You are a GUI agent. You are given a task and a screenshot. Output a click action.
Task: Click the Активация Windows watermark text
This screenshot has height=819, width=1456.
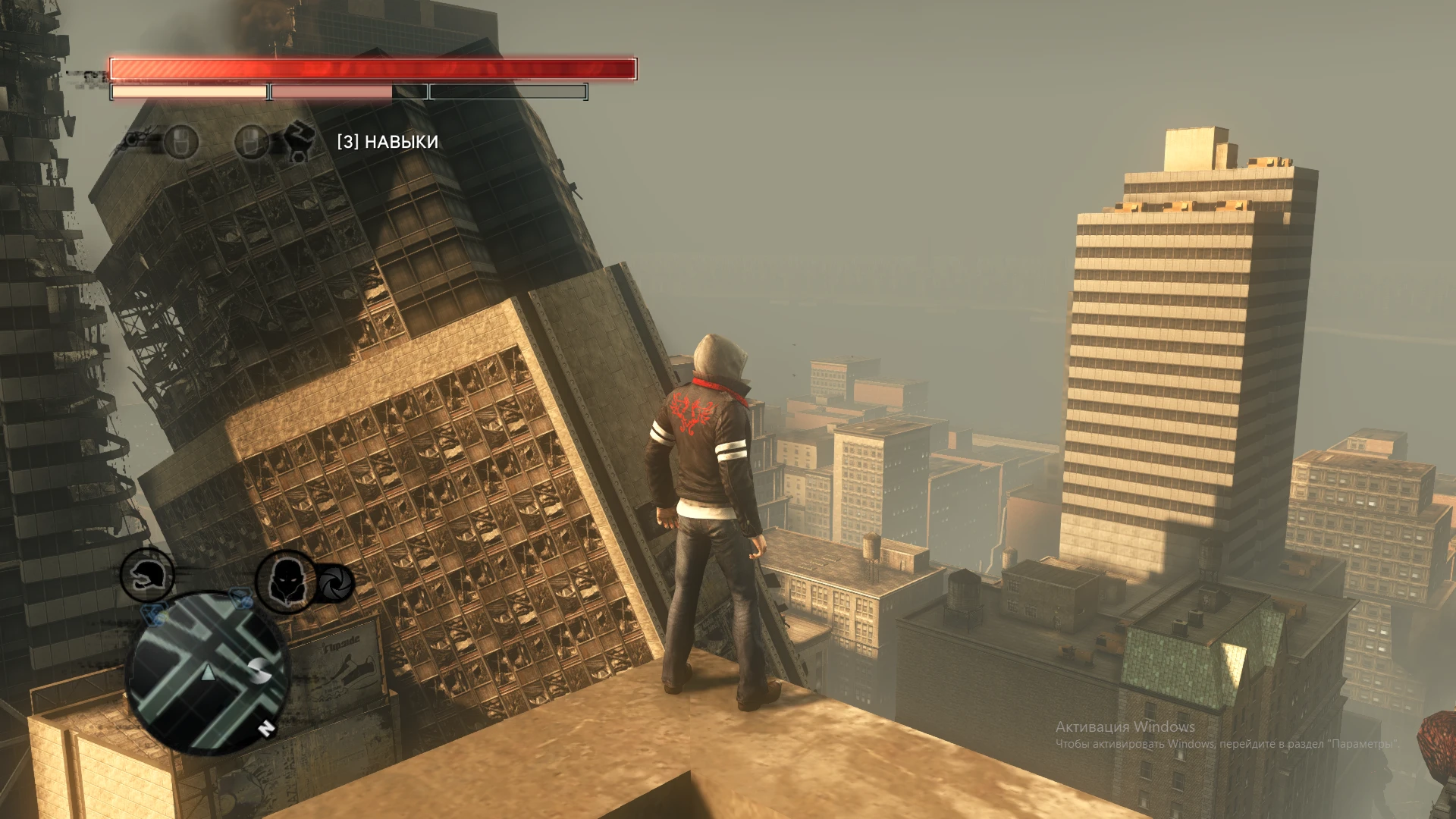(1125, 726)
